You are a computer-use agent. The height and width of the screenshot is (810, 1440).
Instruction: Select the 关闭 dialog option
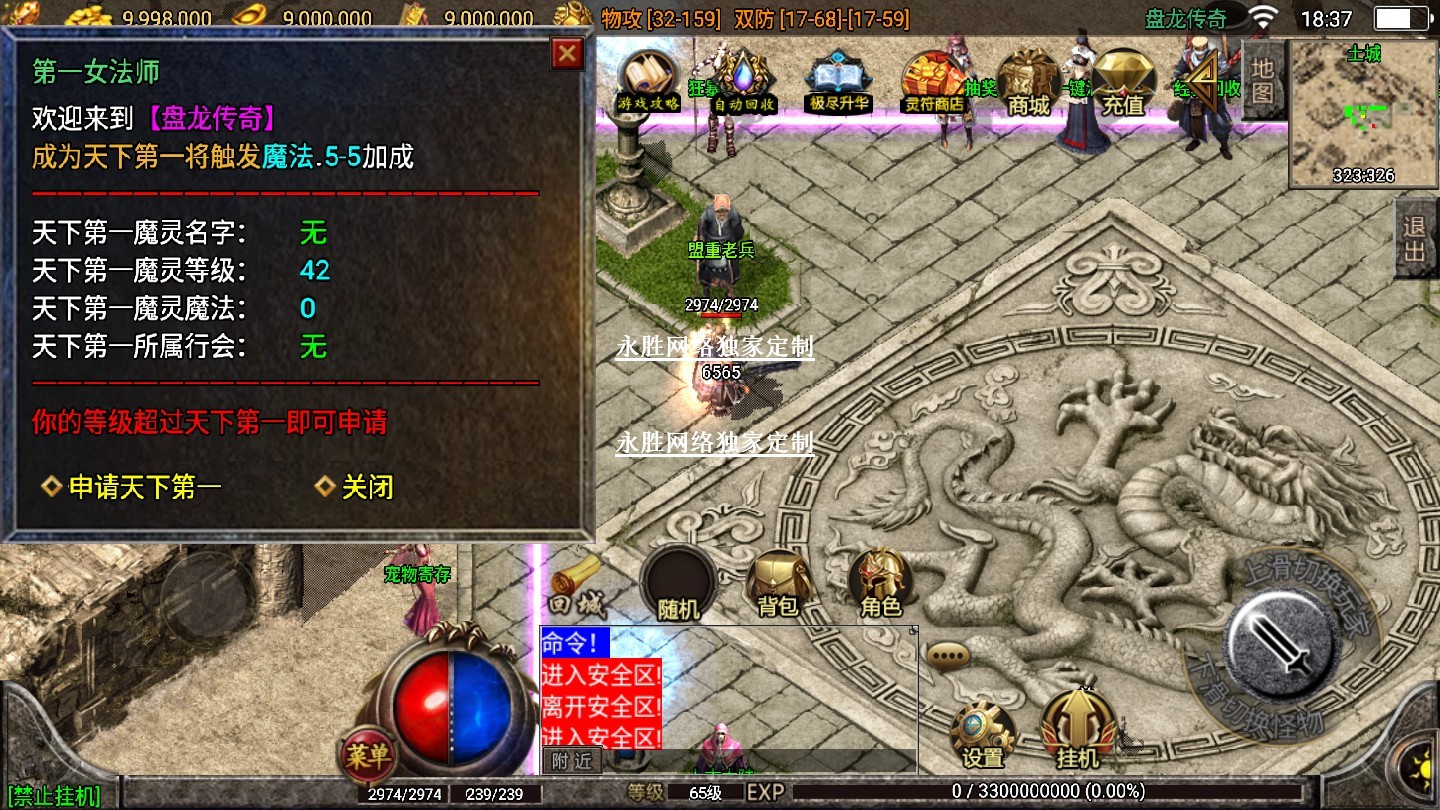[x=367, y=487]
